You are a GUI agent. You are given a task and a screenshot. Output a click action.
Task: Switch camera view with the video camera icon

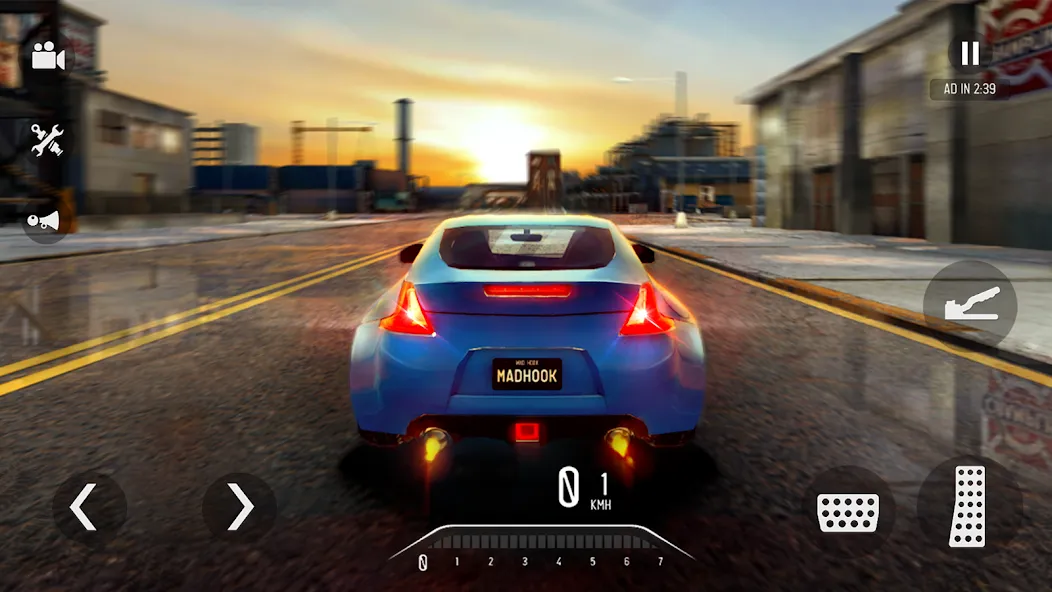click(47, 57)
